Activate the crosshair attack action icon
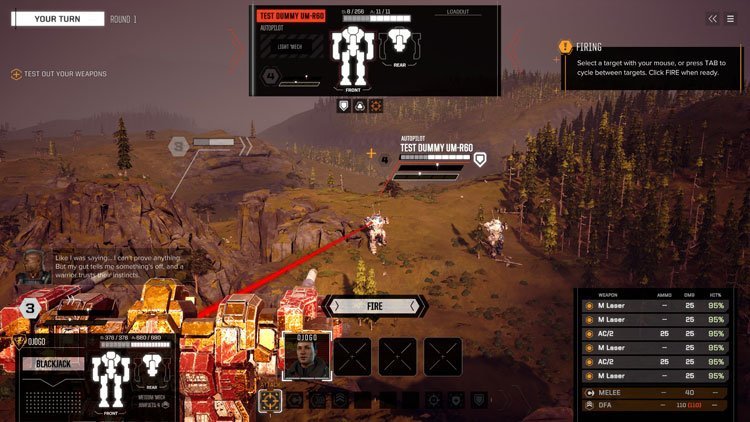Viewport: 750px width, 422px height. [x=269, y=400]
